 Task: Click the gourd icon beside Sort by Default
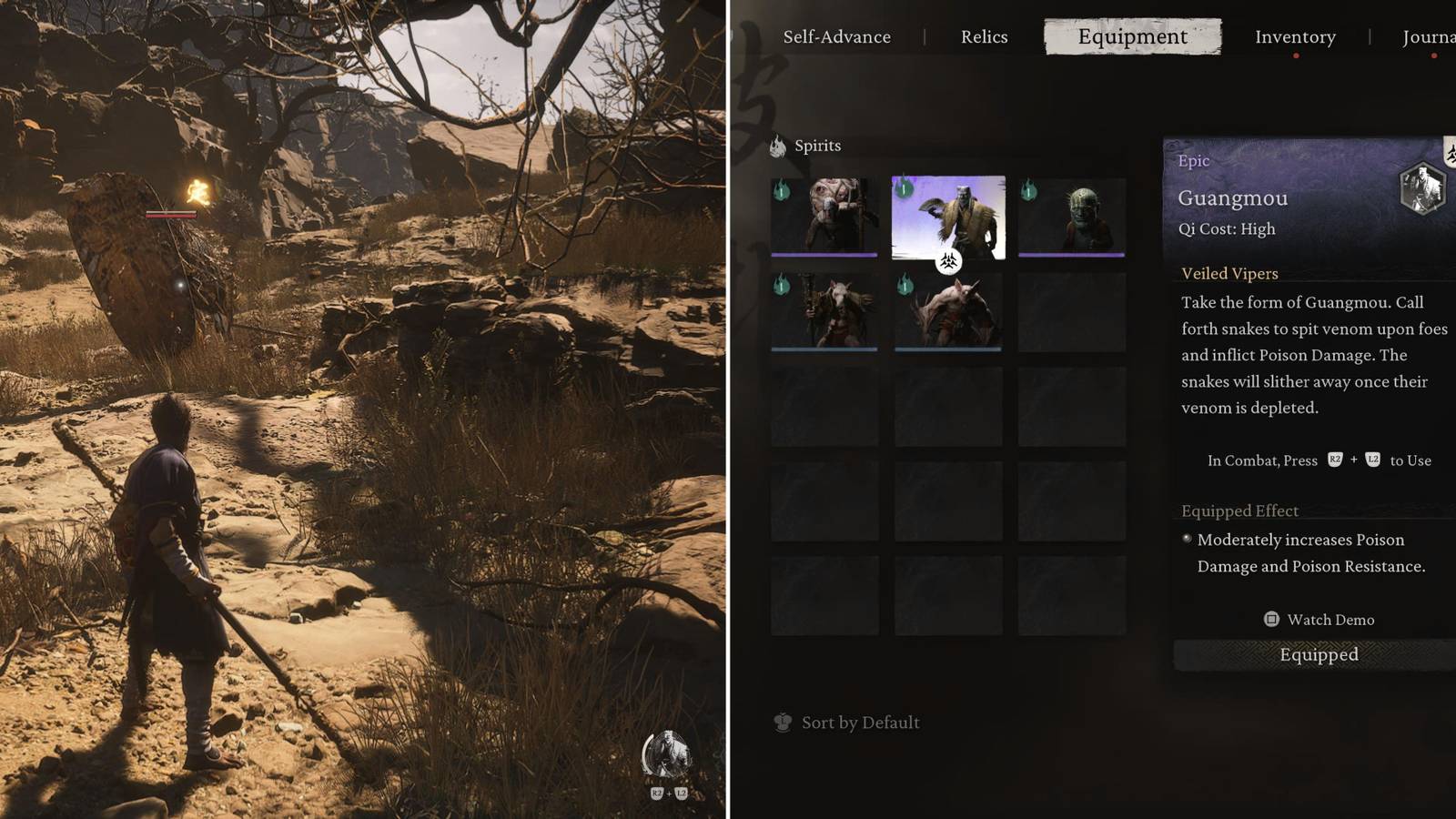coord(782,722)
